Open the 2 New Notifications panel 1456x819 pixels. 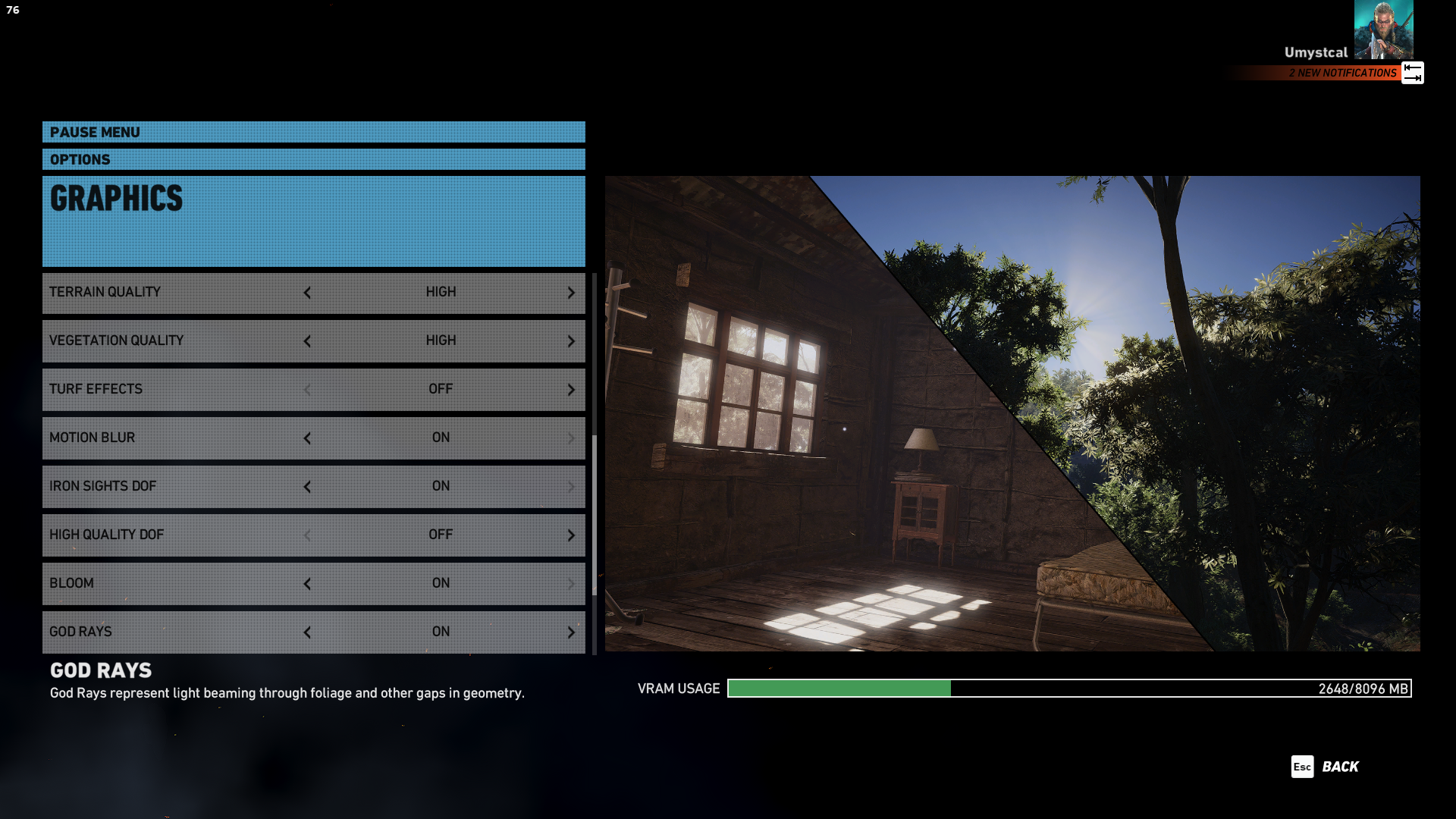pos(1343,73)
